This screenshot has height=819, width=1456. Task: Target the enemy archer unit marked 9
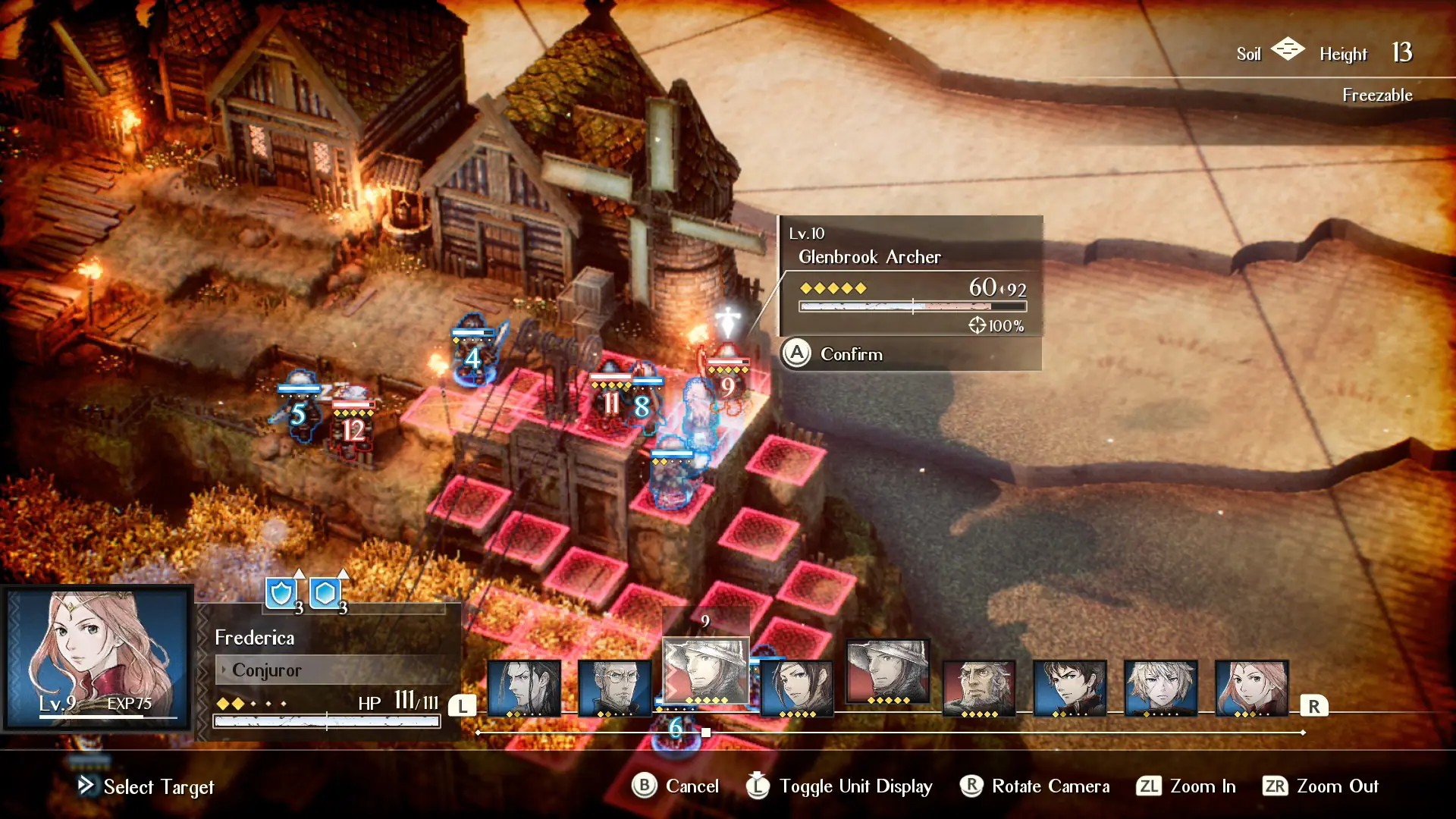[726, 383]
